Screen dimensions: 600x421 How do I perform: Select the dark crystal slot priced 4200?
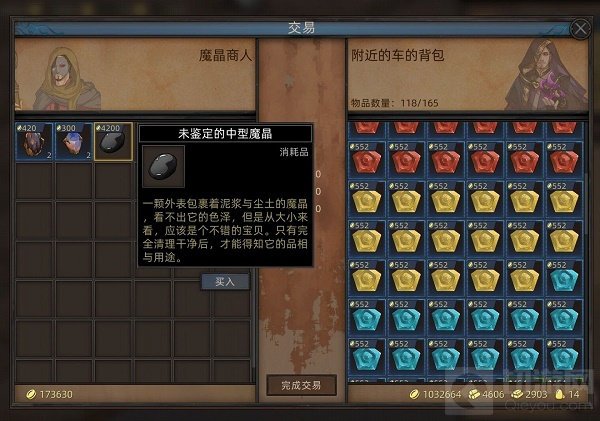coord(113,142)
